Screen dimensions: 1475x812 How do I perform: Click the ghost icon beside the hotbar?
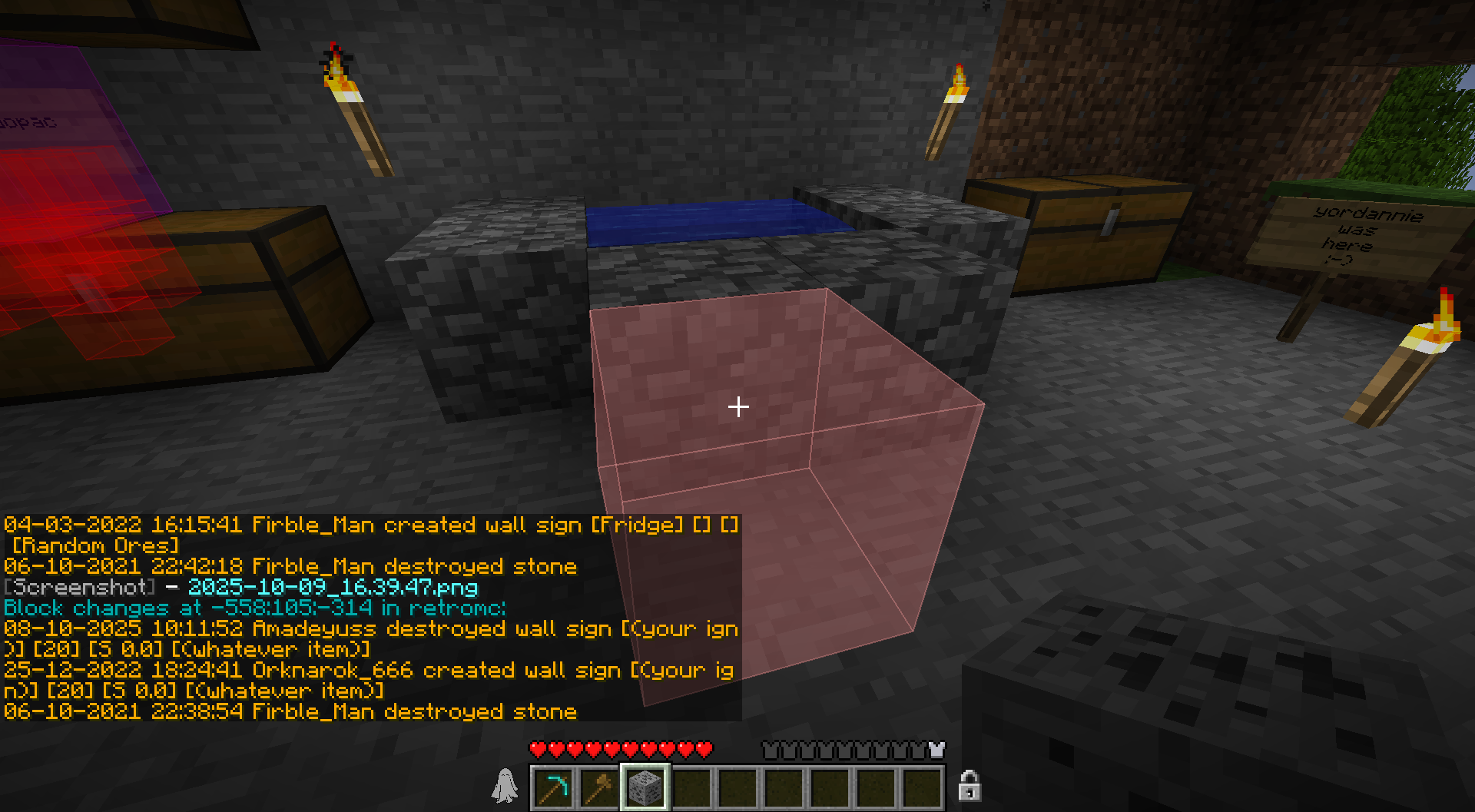505,786
